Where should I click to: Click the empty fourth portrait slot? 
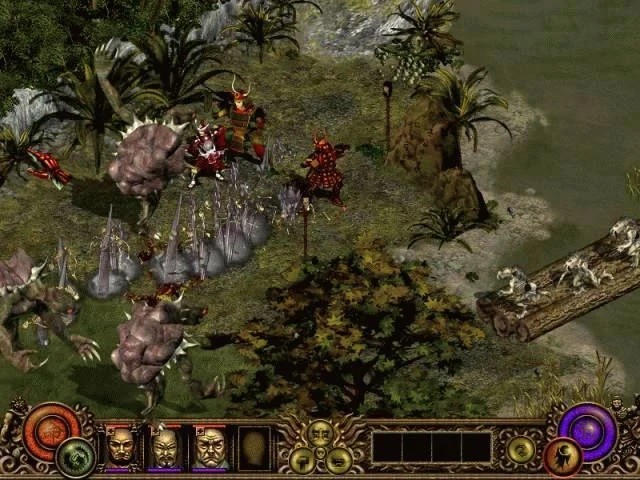coord(253,446)
